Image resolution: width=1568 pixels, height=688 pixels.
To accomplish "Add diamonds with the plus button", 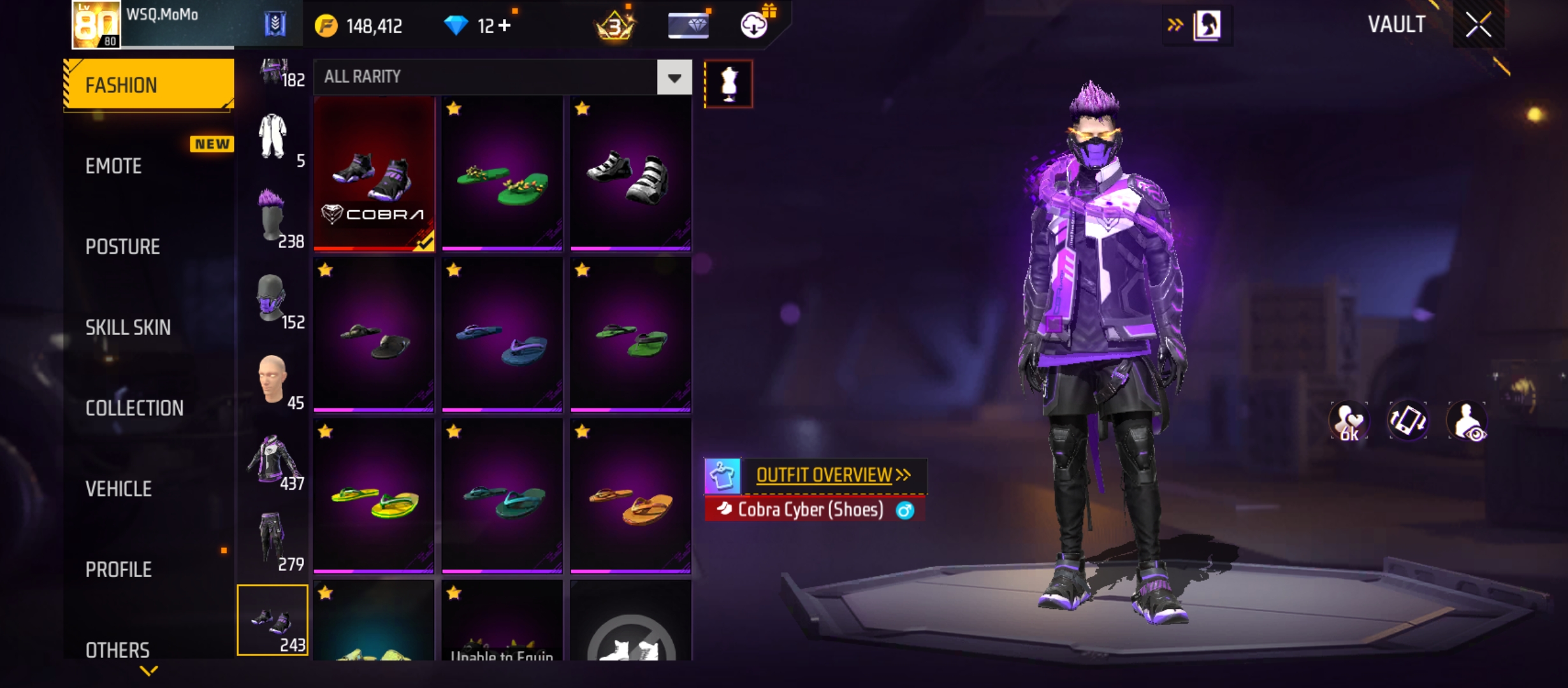I will 504,26.
